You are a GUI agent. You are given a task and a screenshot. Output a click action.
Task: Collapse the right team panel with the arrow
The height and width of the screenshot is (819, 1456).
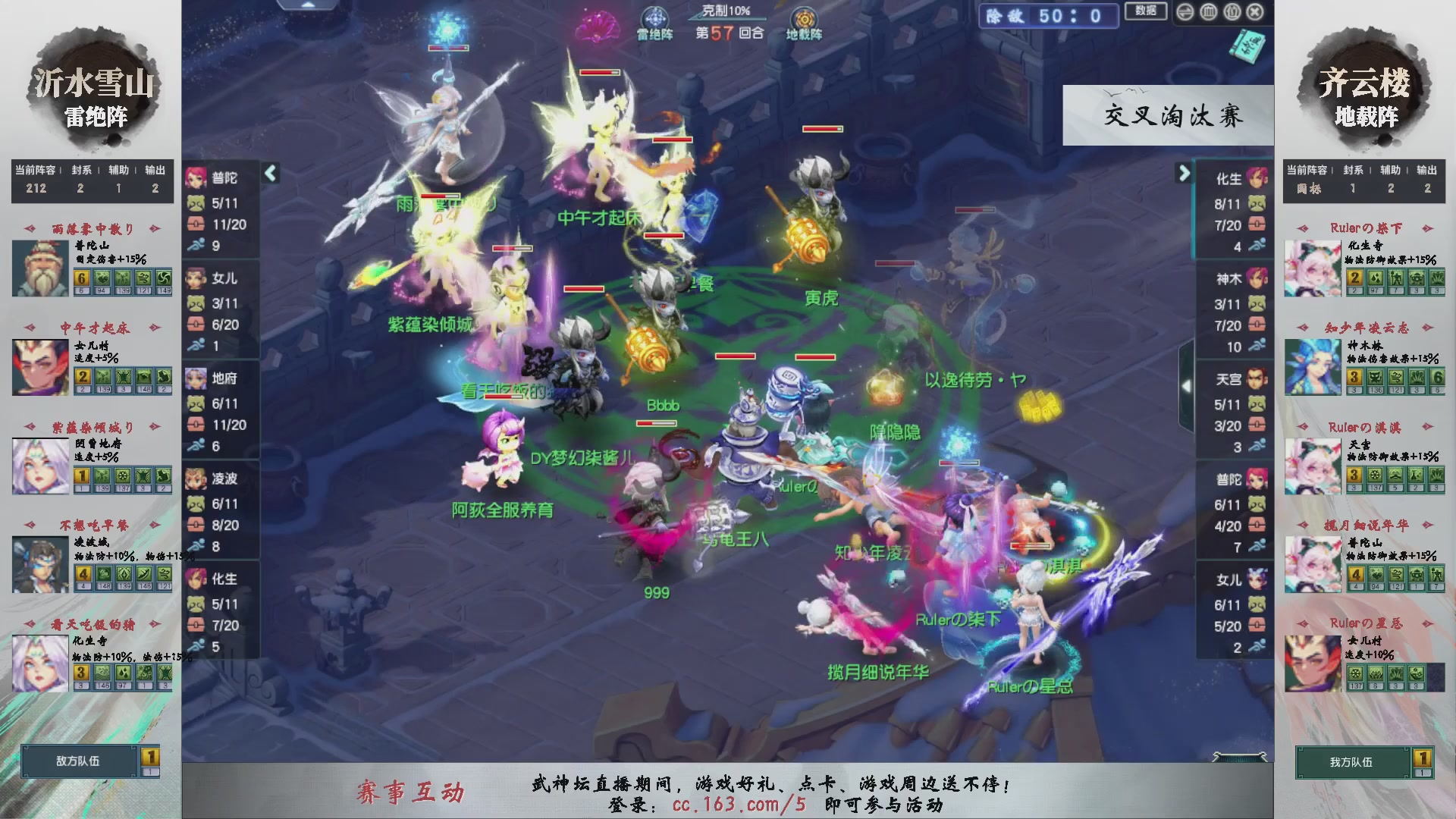click(x=1184, y=174)
